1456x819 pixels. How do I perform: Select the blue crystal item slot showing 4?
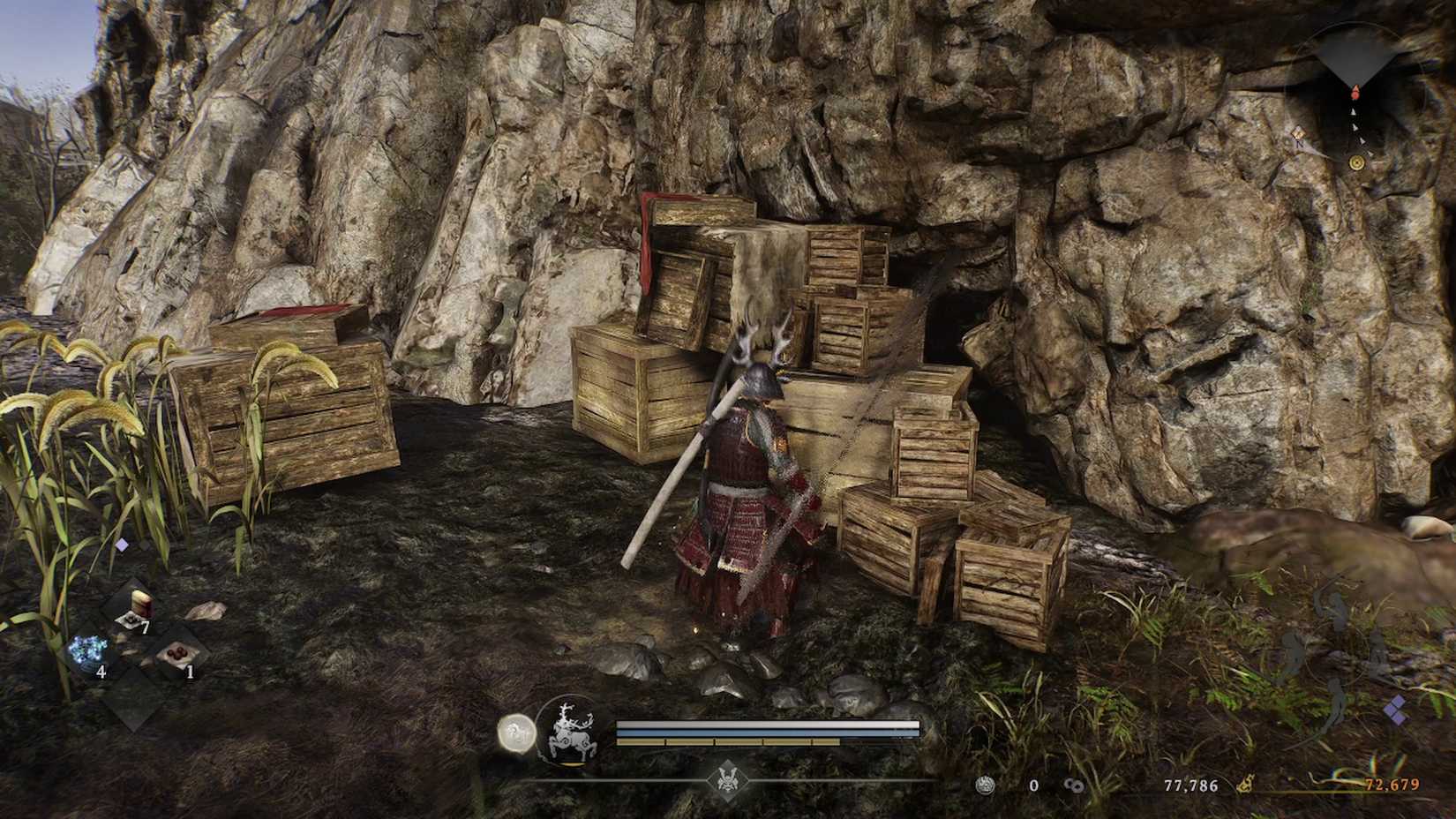pos(86,649)
